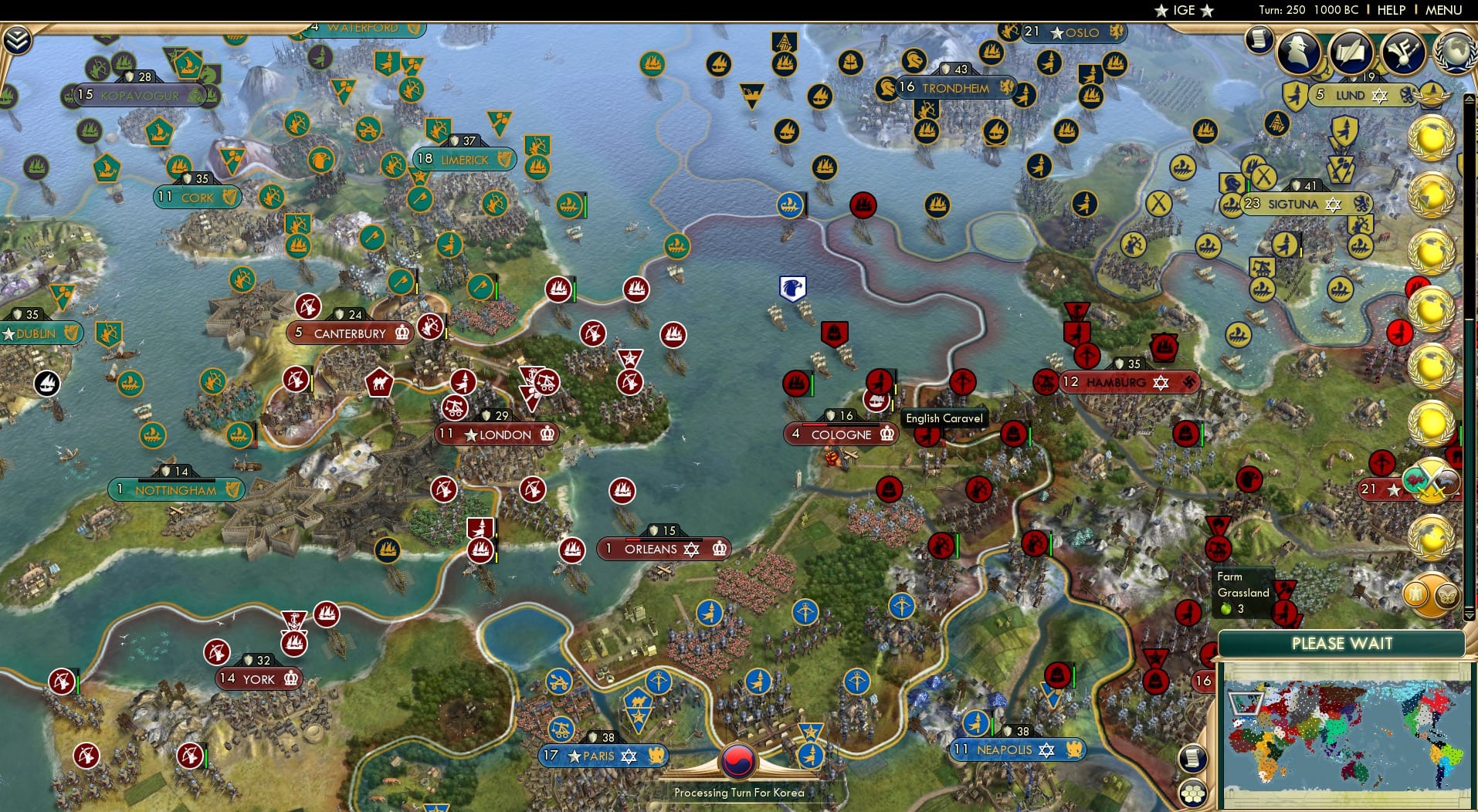The width and height of the screenshot is (1478, 812).
Task: Toggle the hex grid with the hexagon icon
Action: pos(1194,793)
